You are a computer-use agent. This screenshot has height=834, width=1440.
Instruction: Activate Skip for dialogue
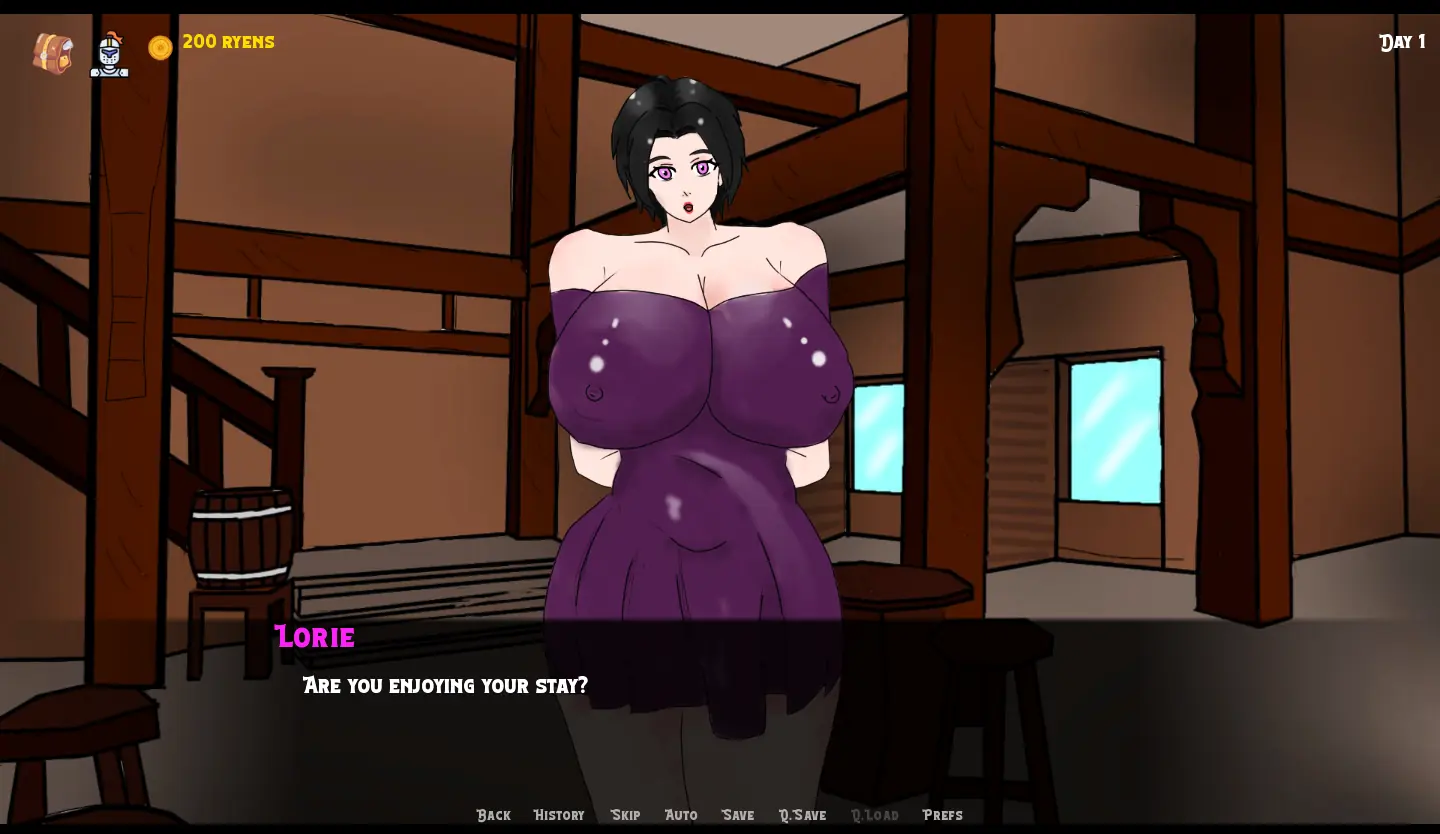(x=625, y=815)
